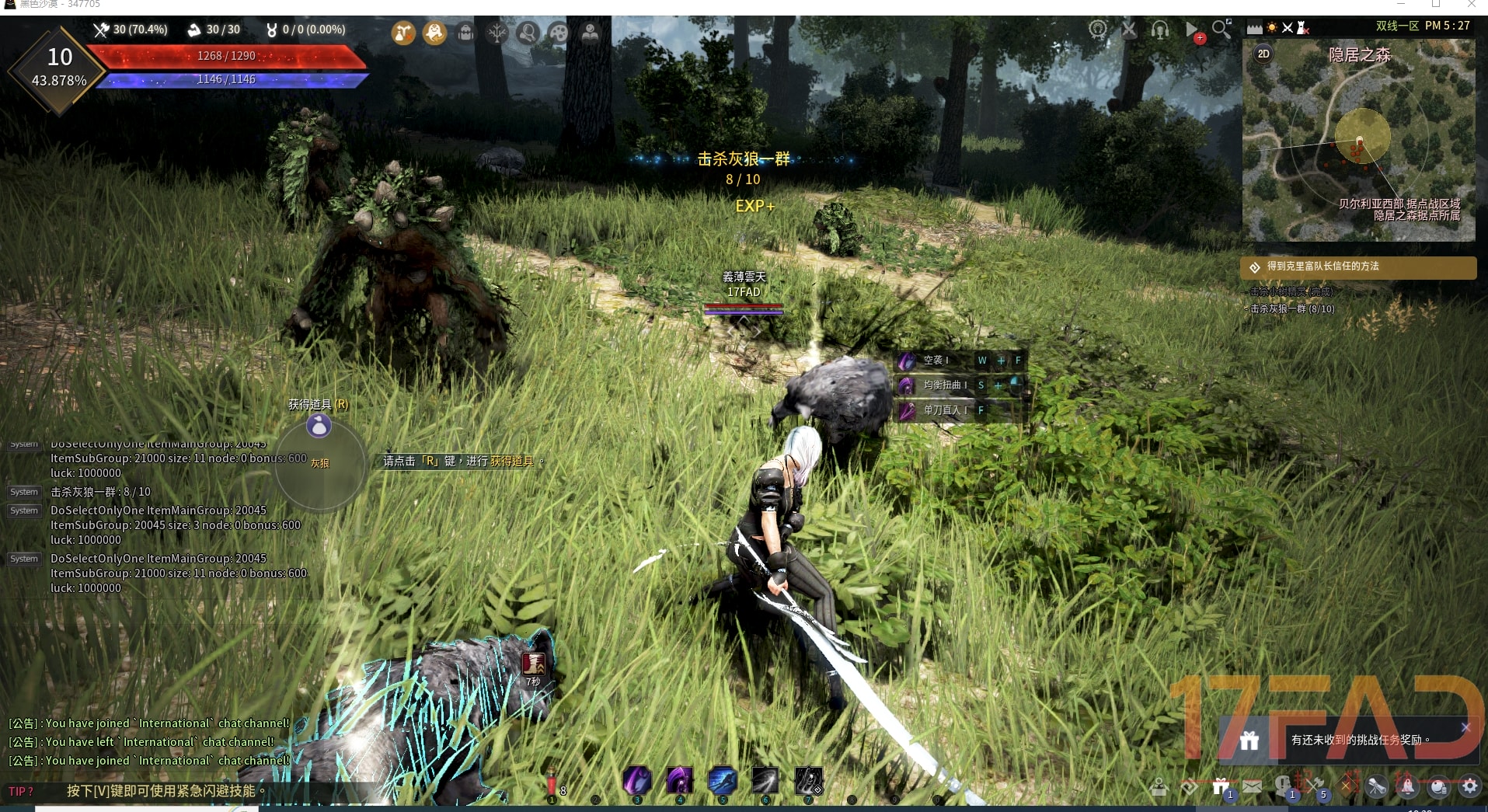1488x812 pixels.
Task: Toggle the minimap 2D view button
Action: coord(1263,54)
